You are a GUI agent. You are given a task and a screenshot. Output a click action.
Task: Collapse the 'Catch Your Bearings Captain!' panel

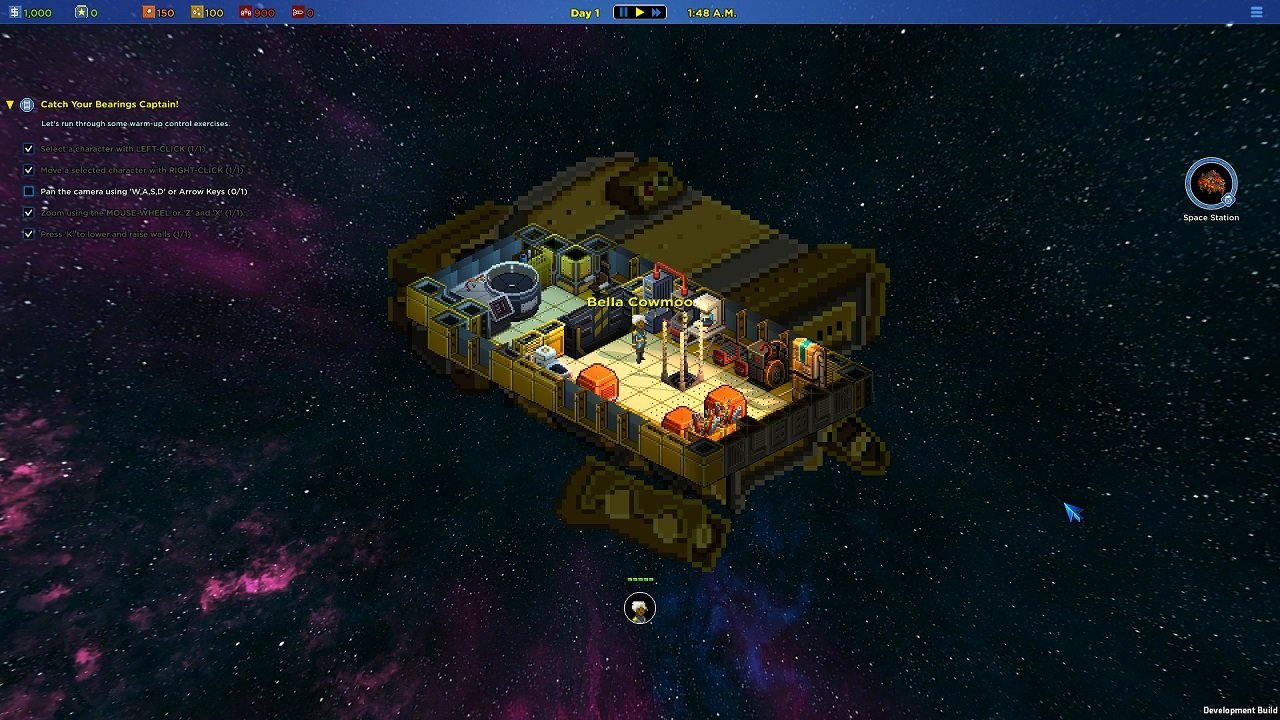point(8,103)
